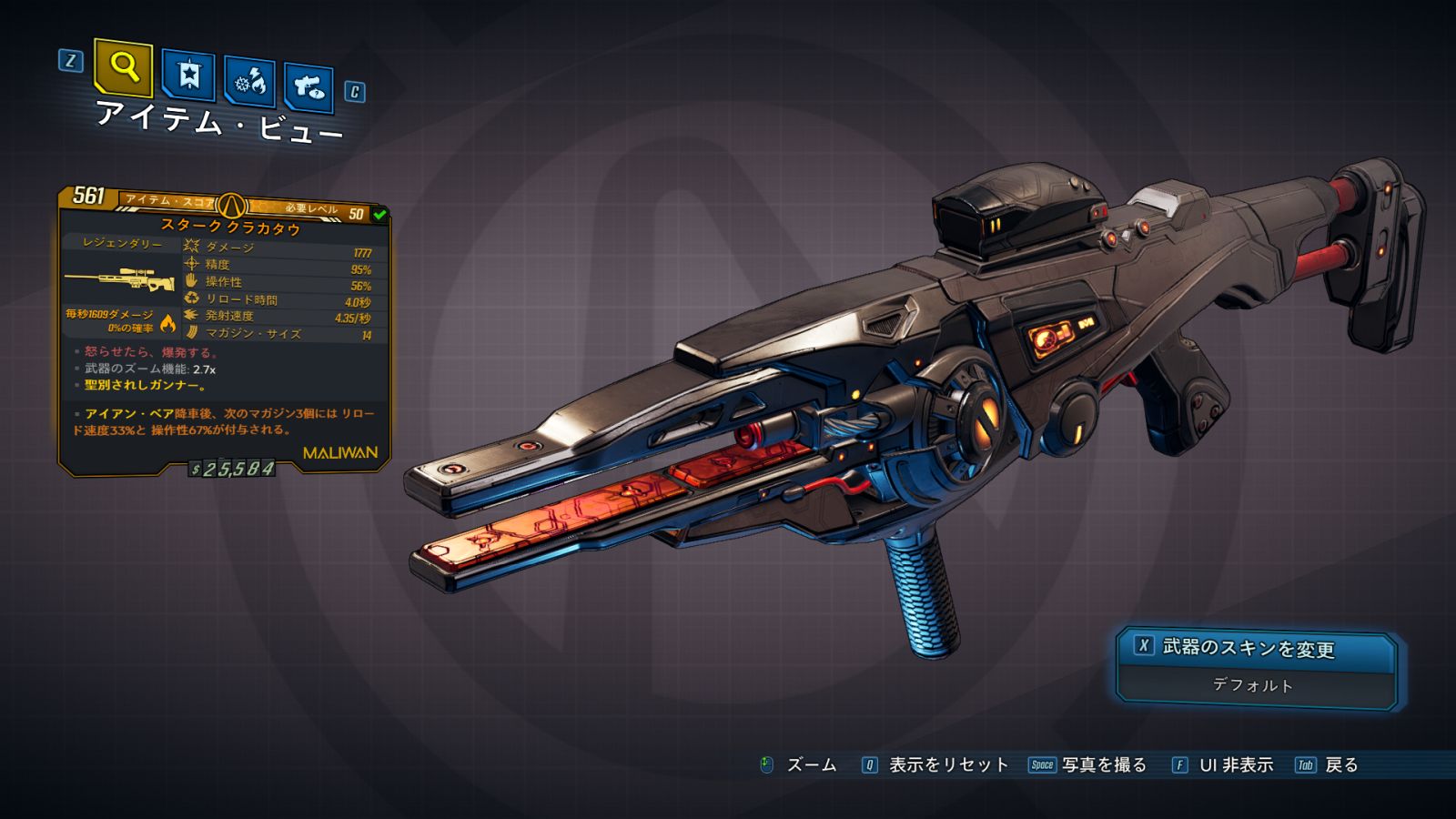Open the snowflake and fire elements tab
Viewport: 1456px width, 819px height.
(250, 83)
